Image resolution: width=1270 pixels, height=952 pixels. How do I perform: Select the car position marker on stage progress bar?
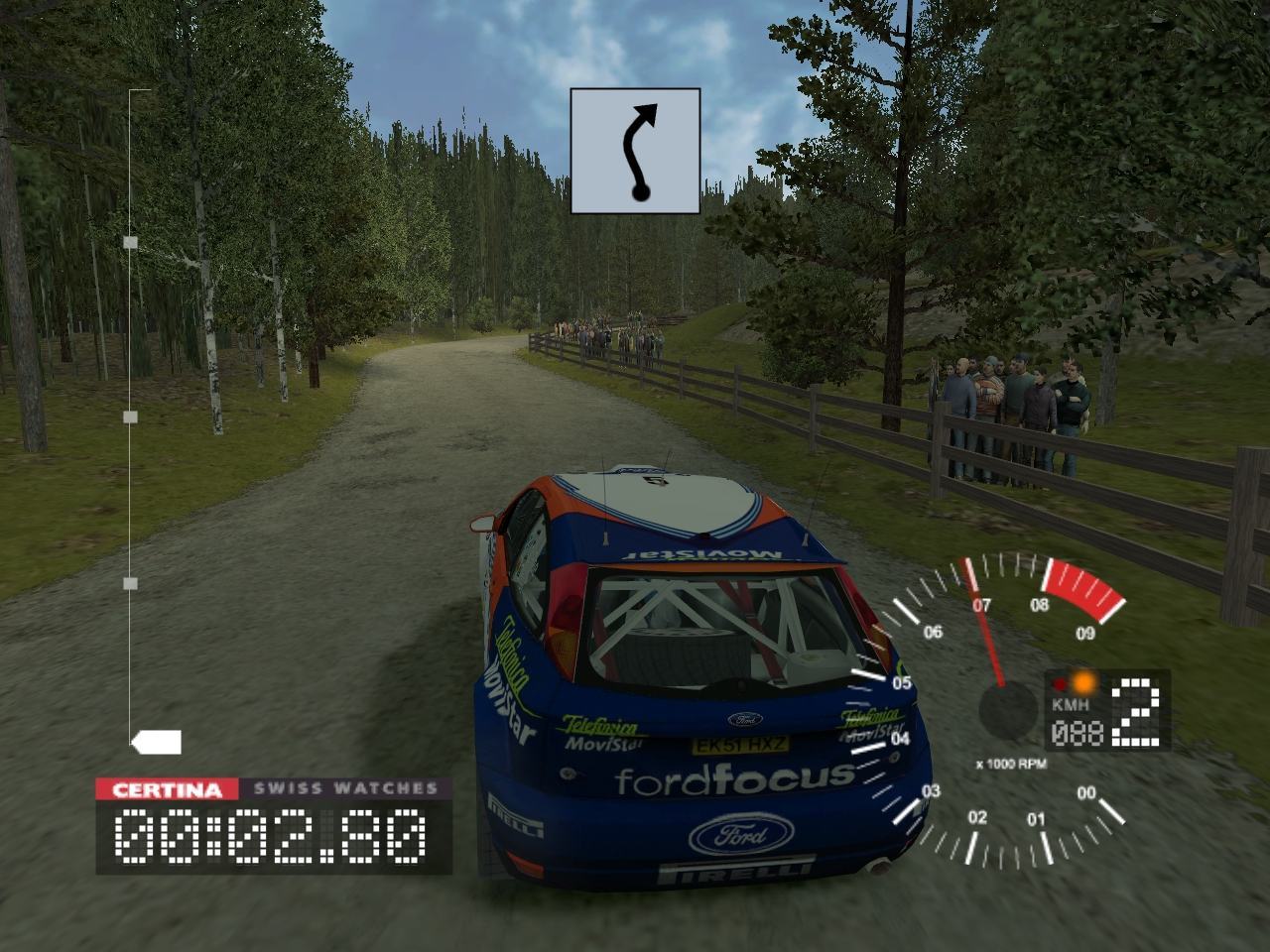(156, 742)
